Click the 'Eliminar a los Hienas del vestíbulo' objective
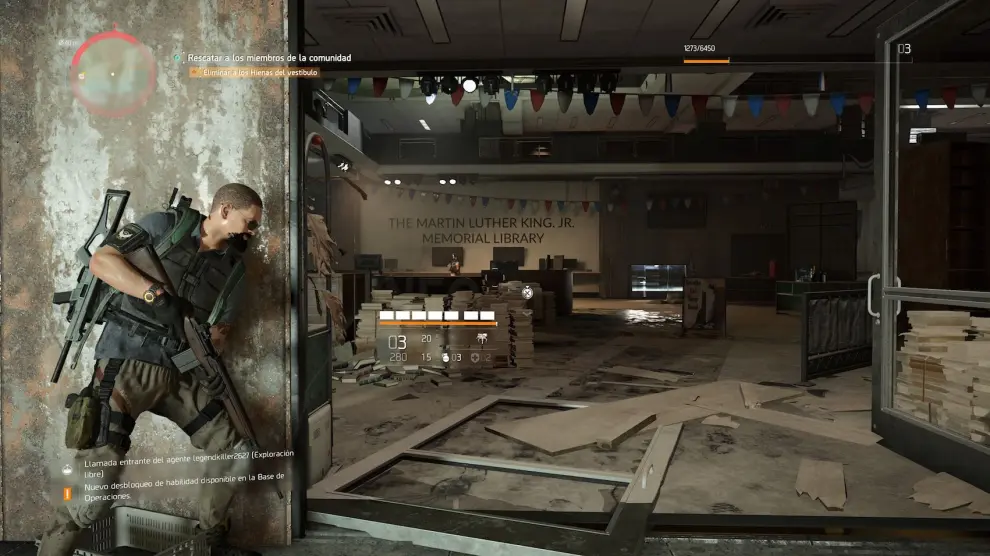 click(x=256, y=72)
